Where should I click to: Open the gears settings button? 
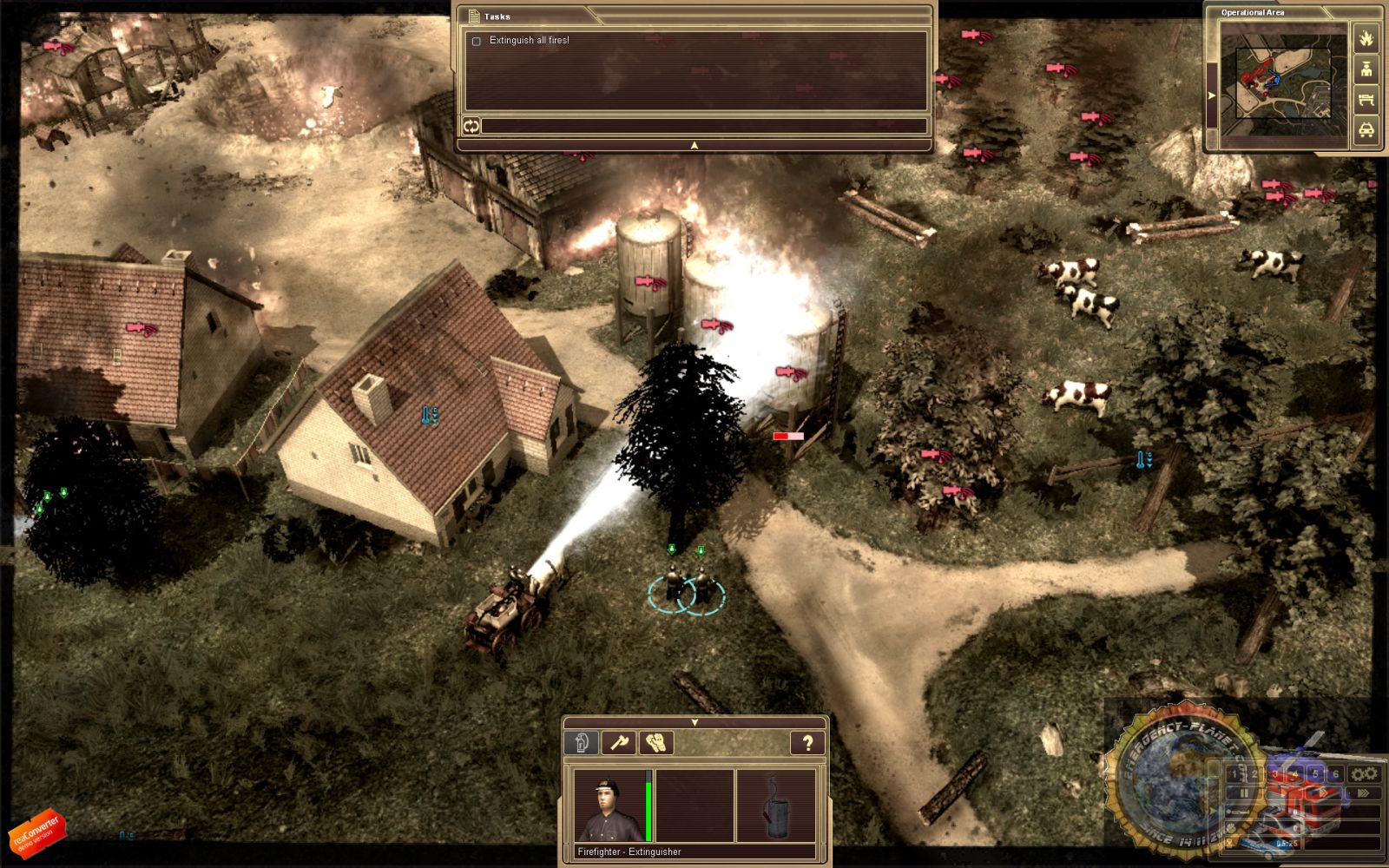tap(1364, 773)
